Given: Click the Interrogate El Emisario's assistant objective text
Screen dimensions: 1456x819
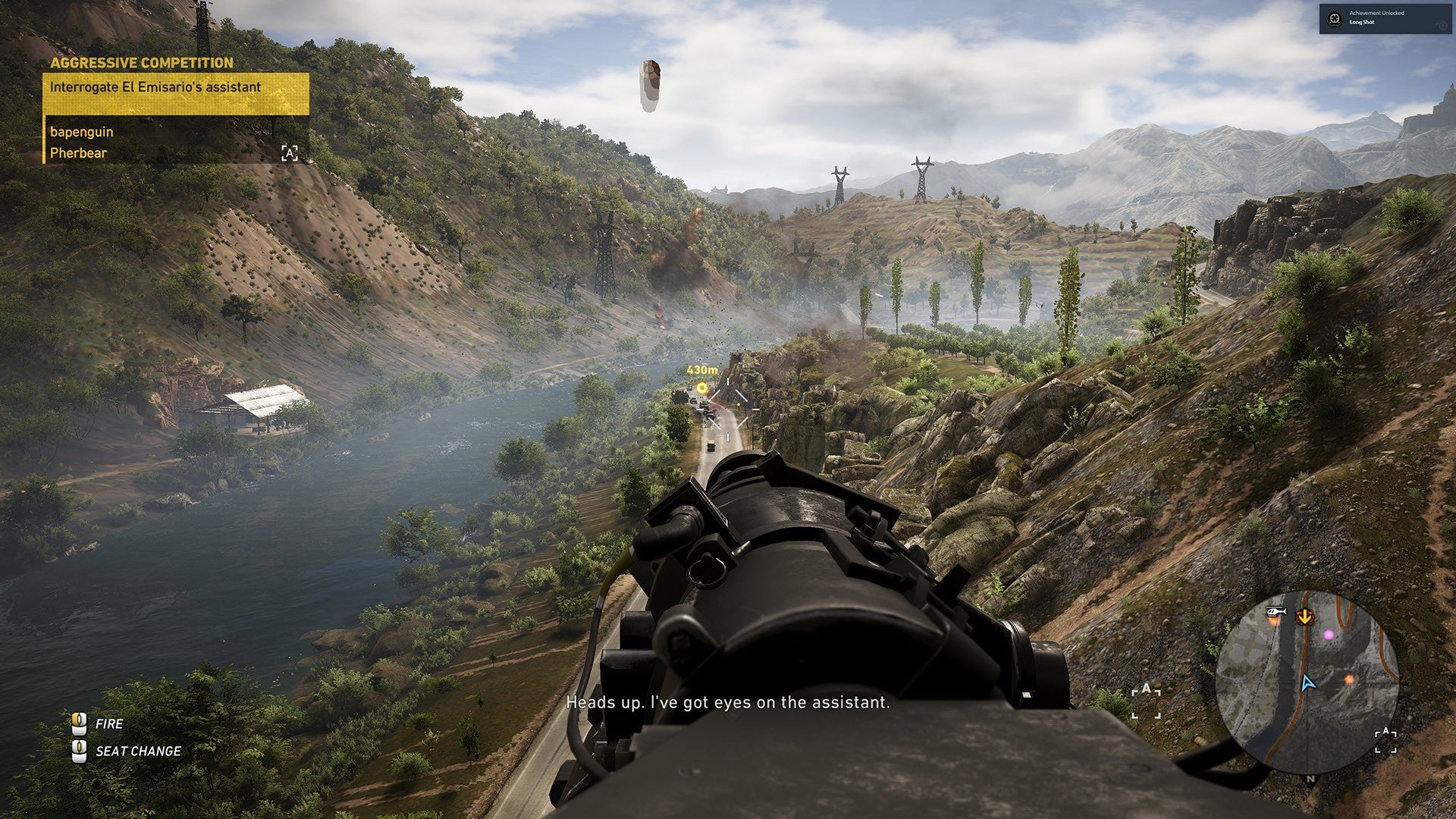Looking at the screenshot, I should 155,87.
